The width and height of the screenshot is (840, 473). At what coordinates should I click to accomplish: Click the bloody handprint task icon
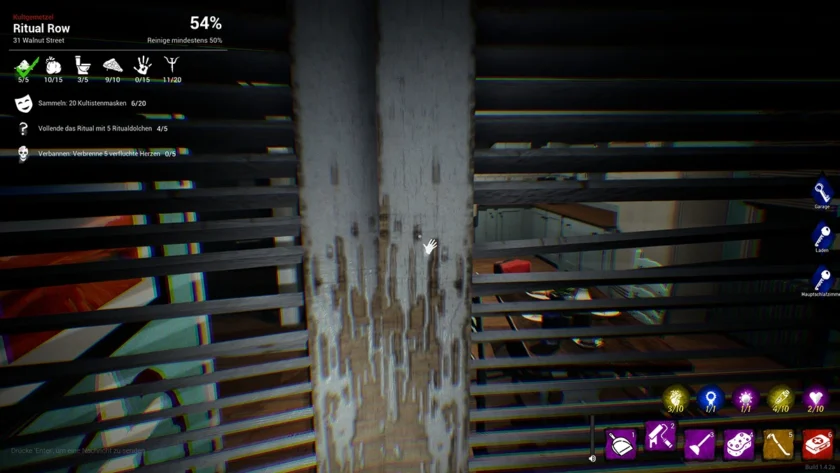142,67
